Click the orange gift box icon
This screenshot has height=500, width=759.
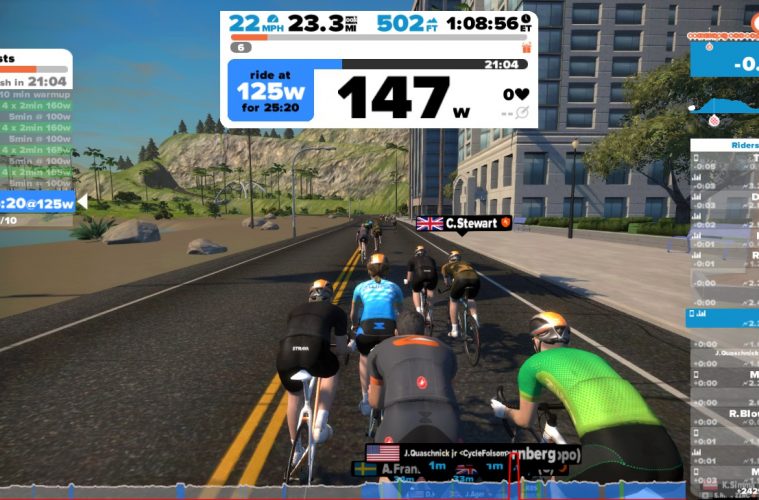pos(526,47)
